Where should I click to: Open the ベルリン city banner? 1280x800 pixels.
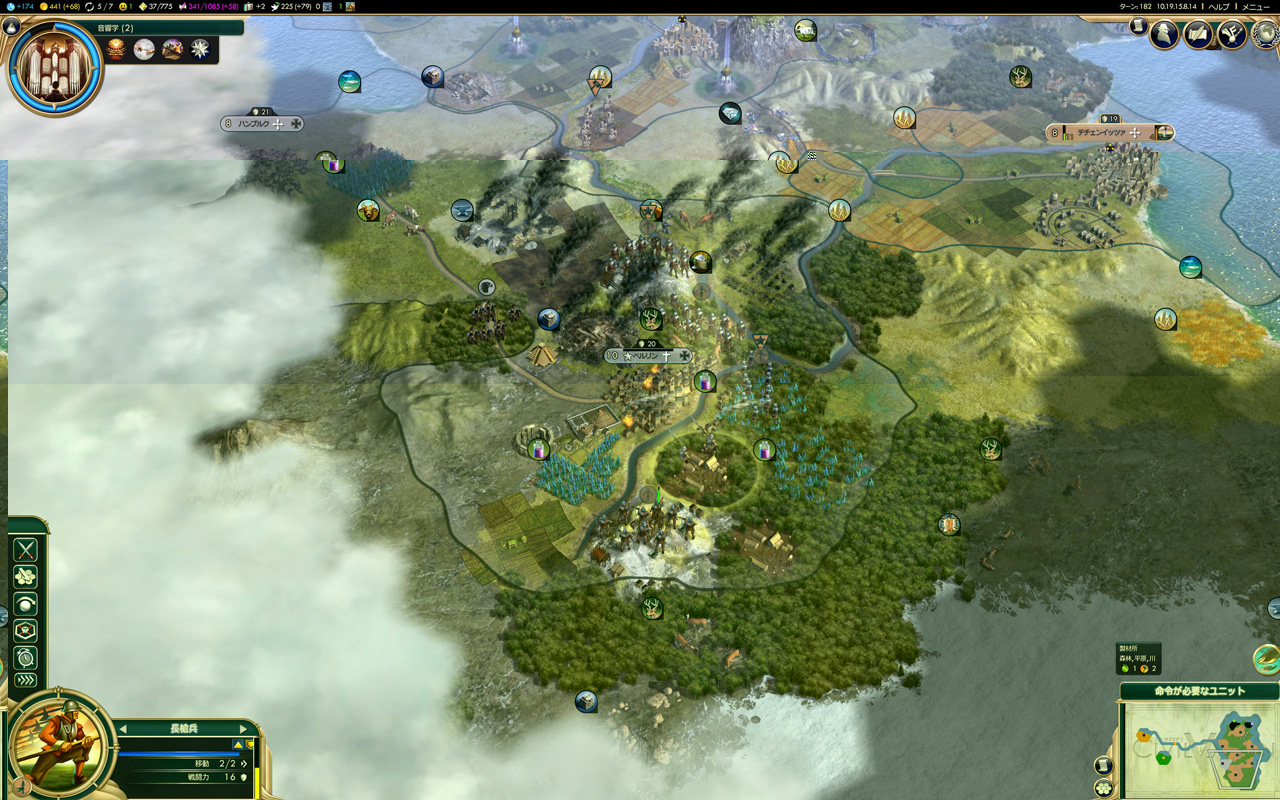648,356
